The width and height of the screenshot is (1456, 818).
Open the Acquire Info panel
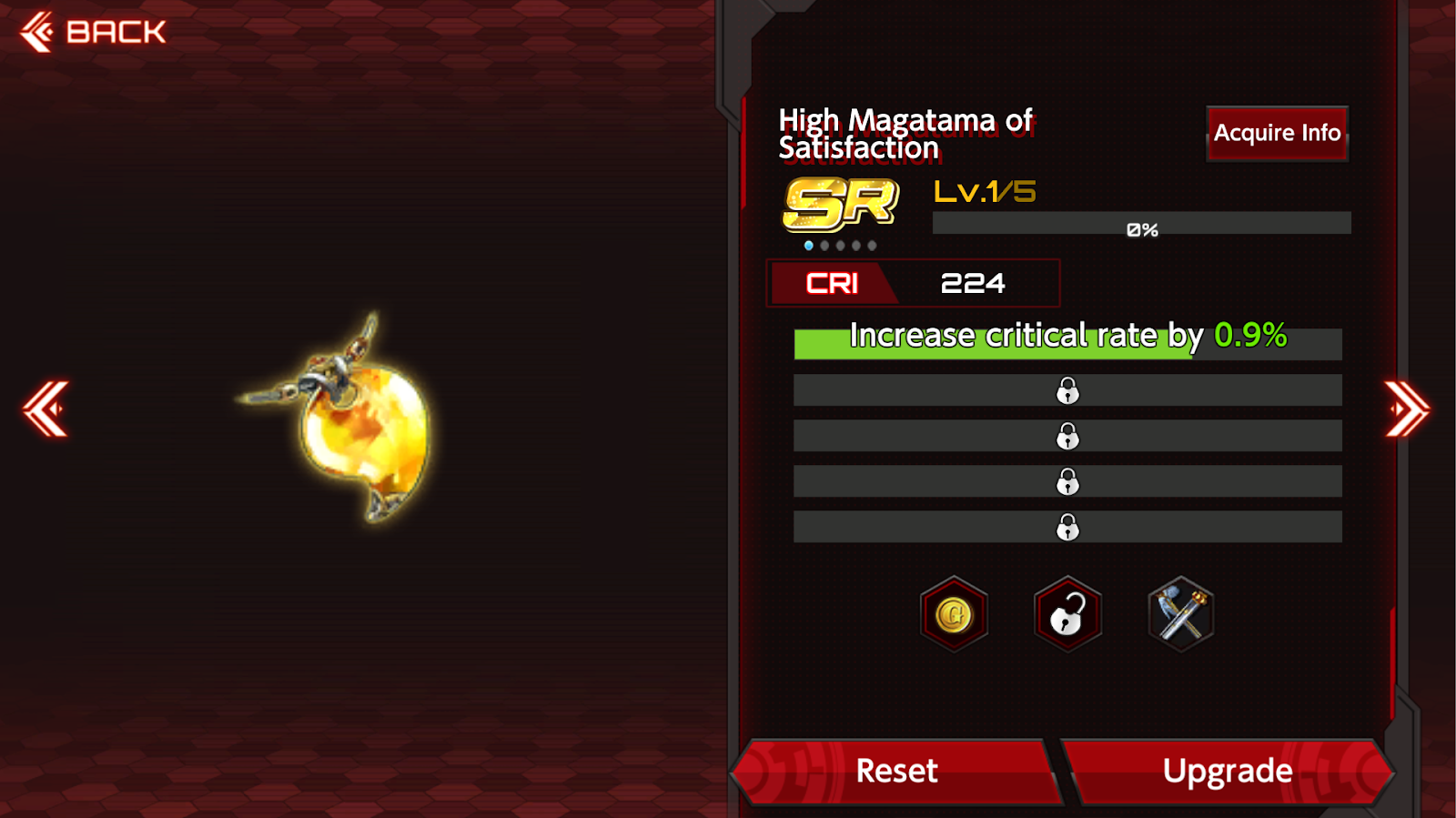1276,134
